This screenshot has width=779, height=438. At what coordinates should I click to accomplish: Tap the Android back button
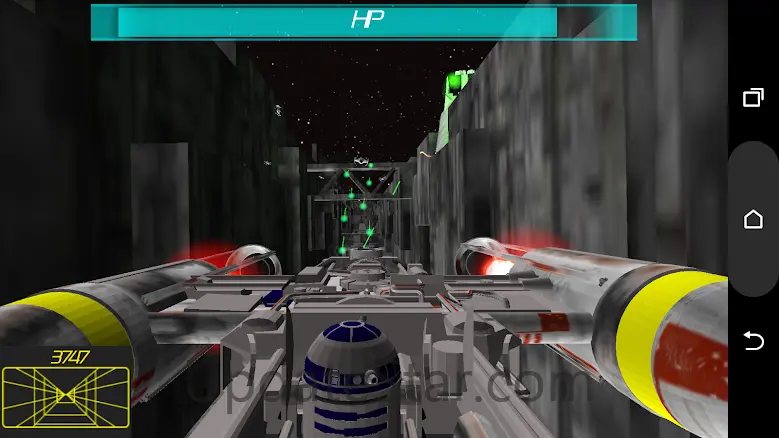click(x=753, y=342)
